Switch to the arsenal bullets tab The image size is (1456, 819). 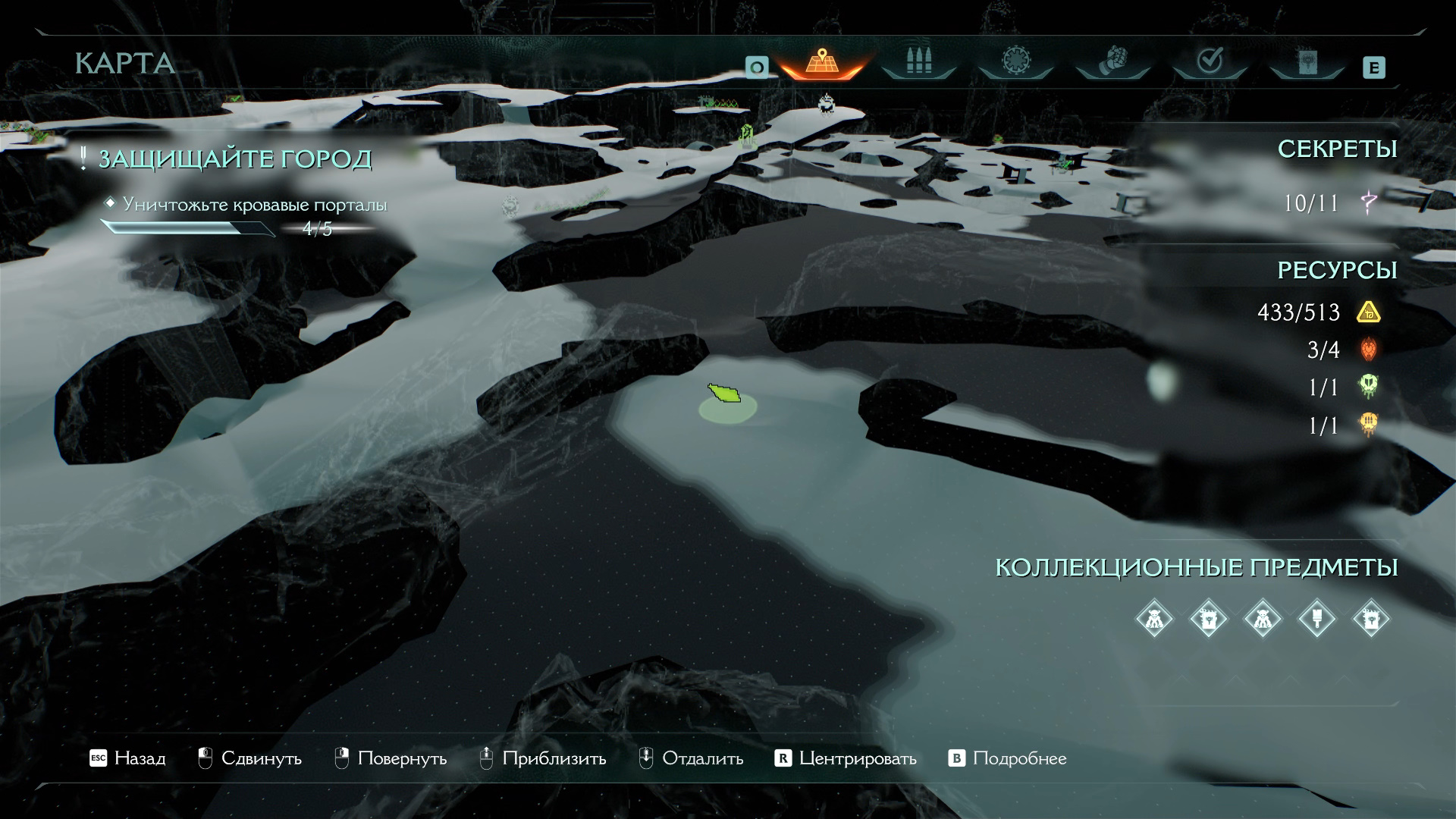[918, 62]
